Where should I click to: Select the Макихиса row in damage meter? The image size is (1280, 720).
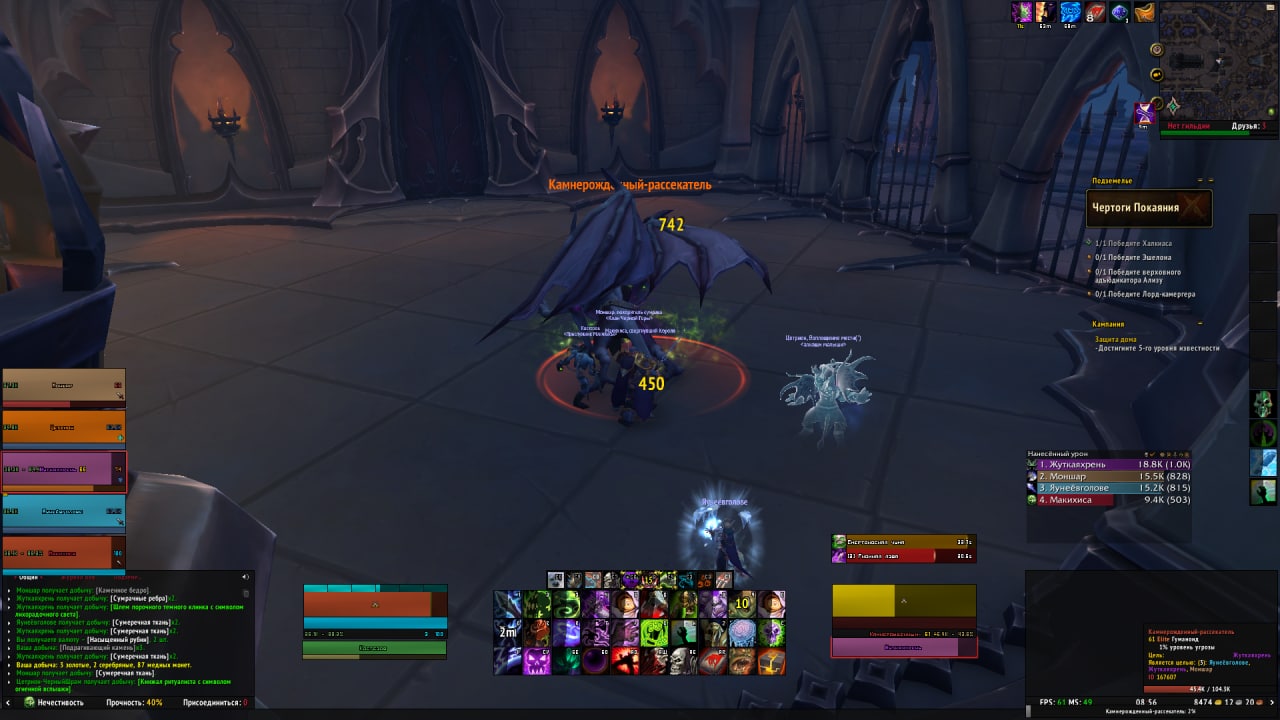click(x=1109, y=500)
